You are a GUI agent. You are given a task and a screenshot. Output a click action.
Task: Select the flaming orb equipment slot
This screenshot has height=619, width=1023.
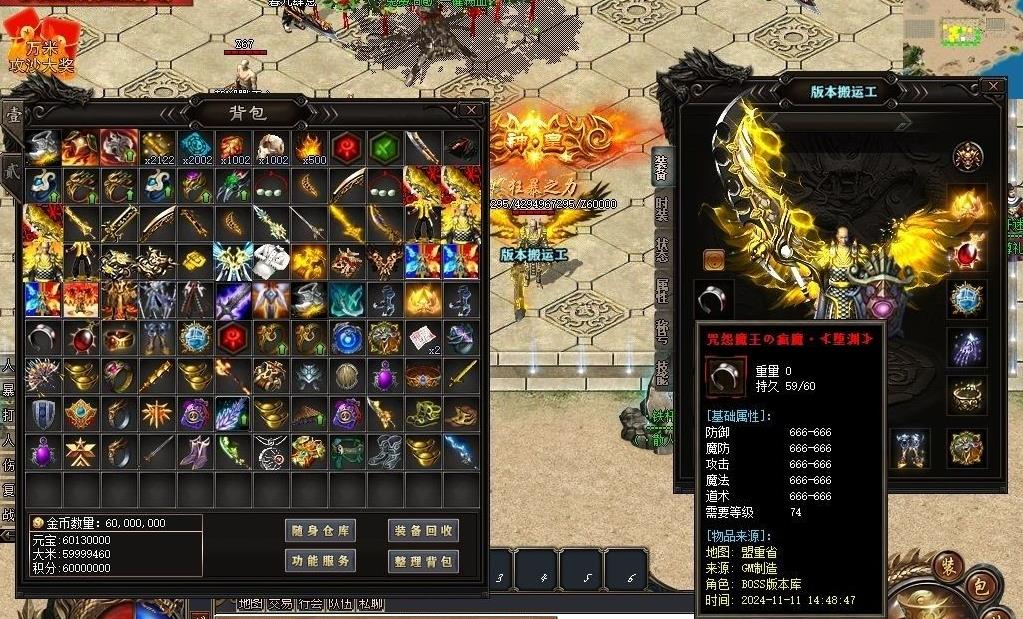[x=966, y=205]
